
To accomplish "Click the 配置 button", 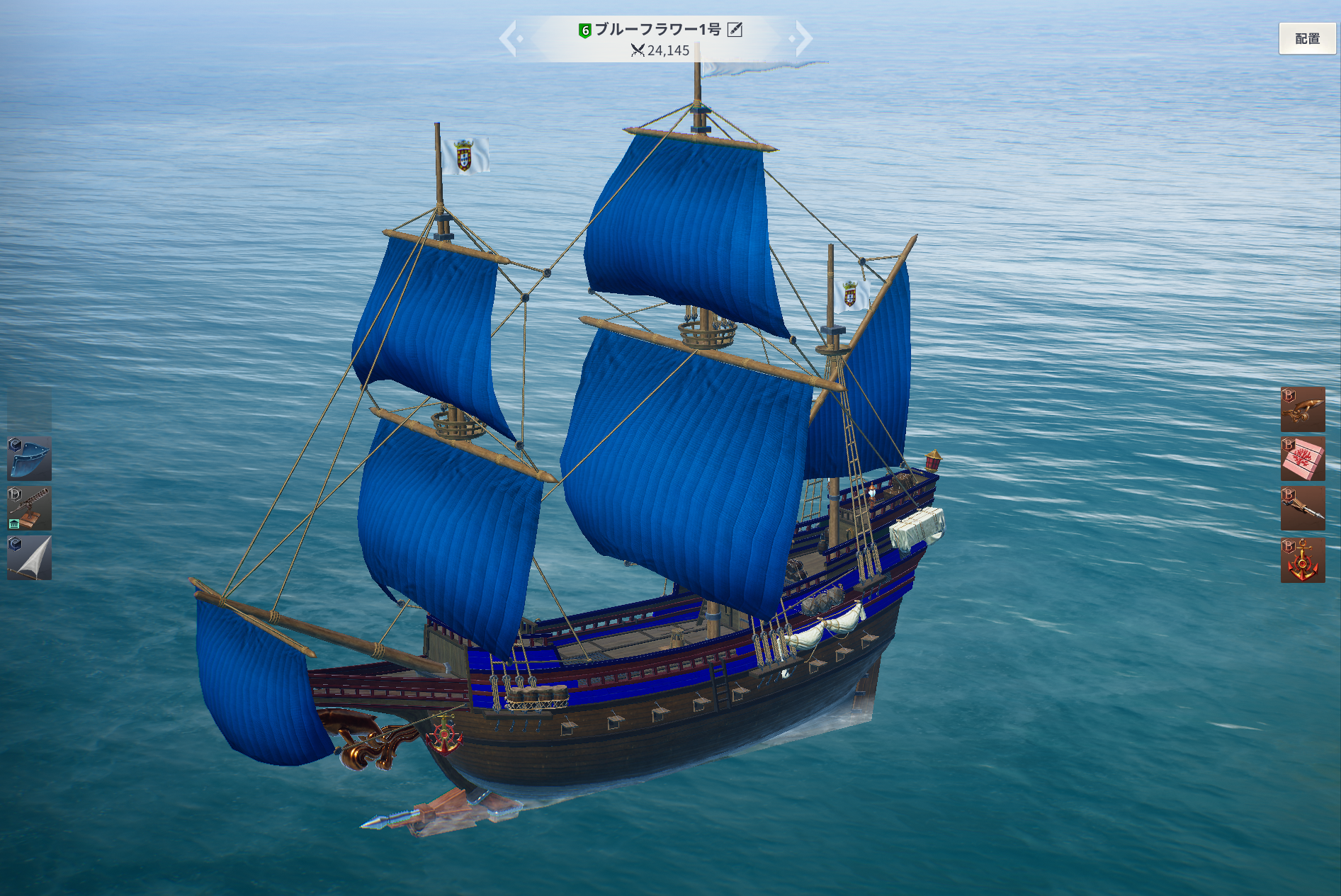I will [1306, 39].
